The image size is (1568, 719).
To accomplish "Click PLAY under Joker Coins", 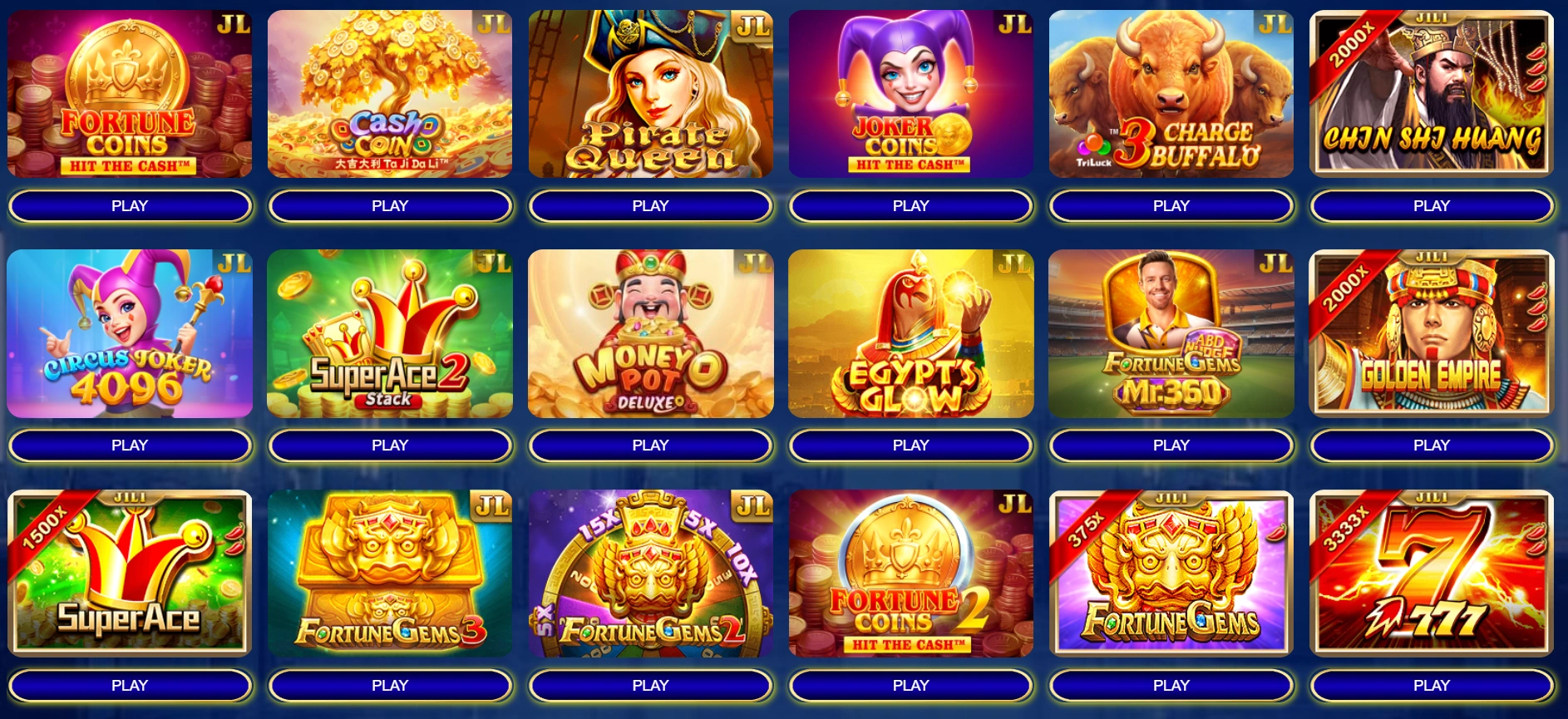I will pyautogui.click(x=910, y=205).
